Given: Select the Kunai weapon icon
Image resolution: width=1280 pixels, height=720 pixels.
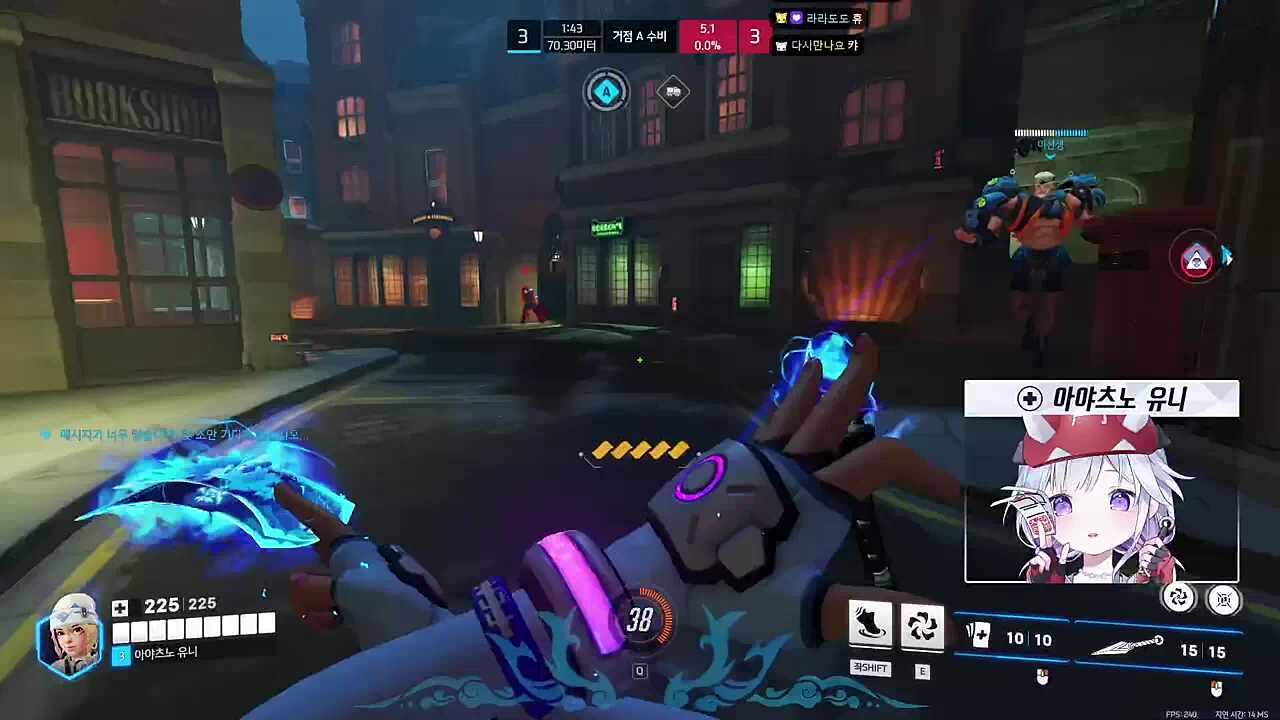Looking at the screenshot, I should point(1126,646).
